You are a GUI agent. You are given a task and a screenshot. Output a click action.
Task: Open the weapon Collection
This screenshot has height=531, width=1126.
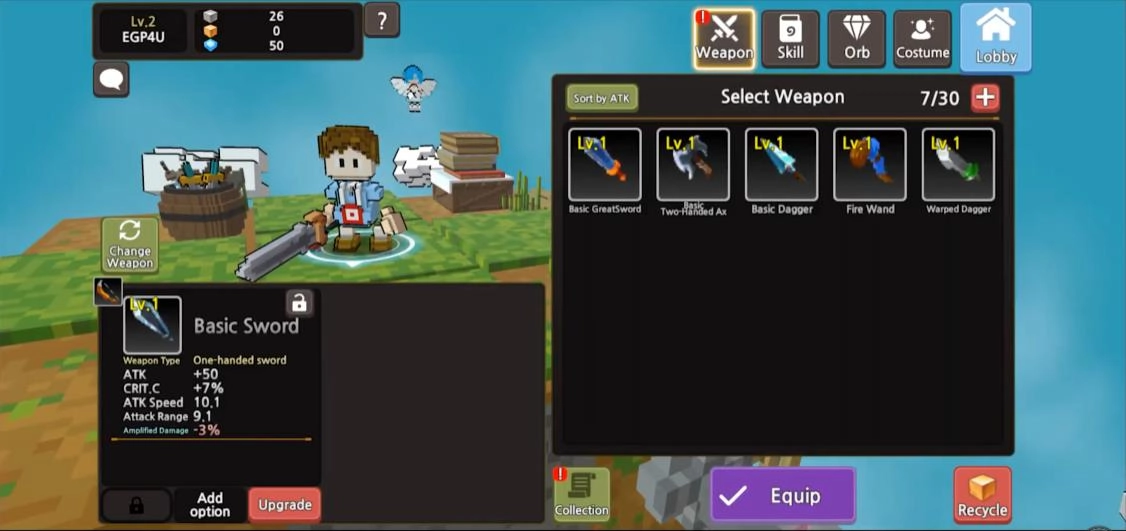coord(582,495)
